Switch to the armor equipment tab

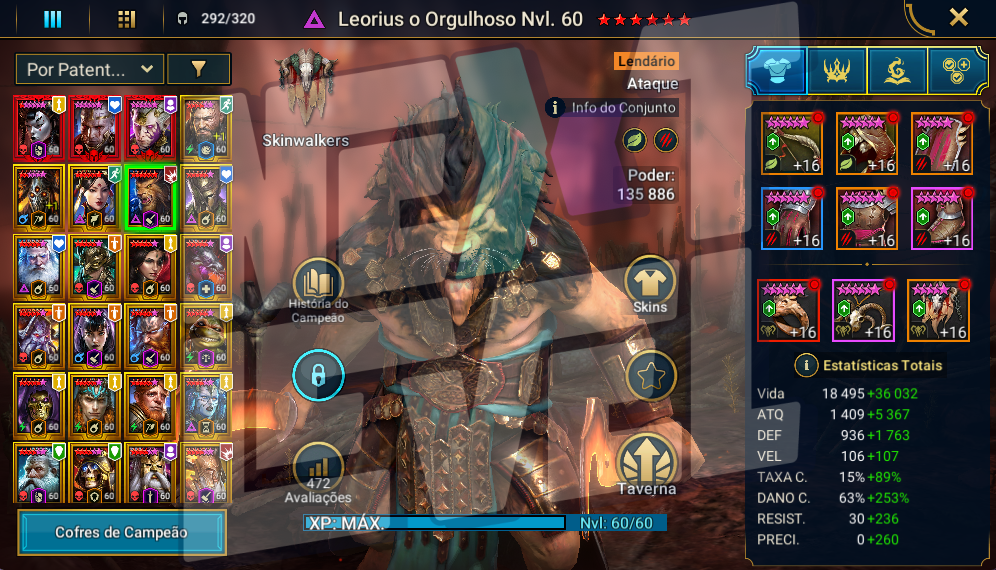pos(776,70)
